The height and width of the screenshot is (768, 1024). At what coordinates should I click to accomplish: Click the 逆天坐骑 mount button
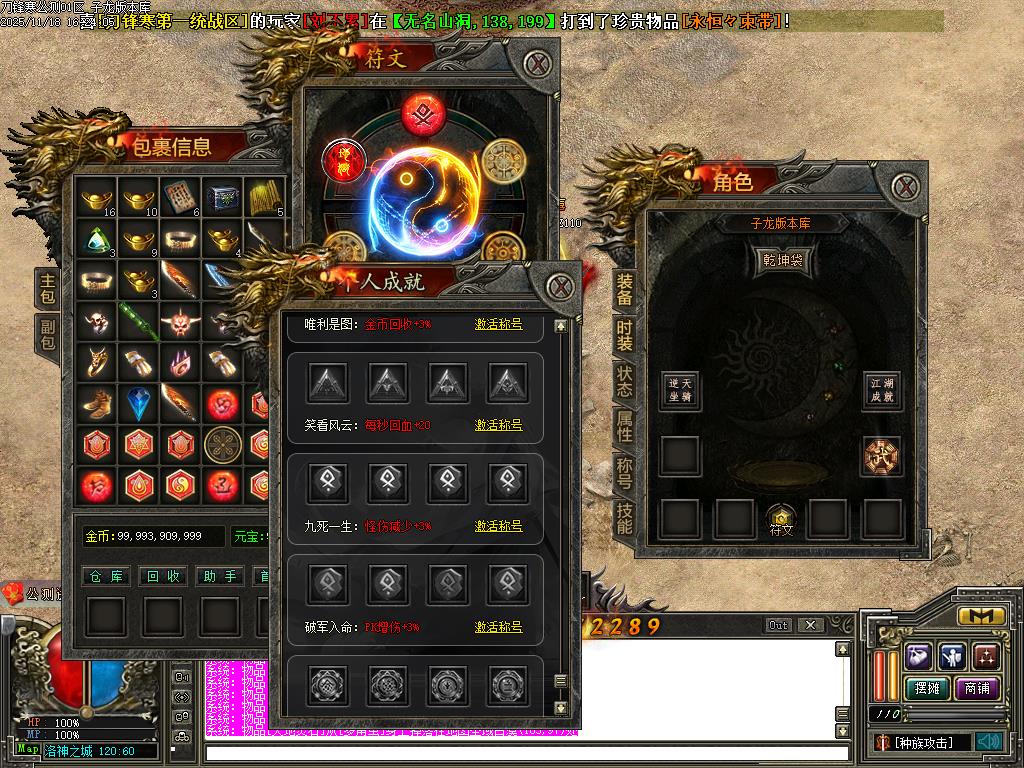click(680, 390)
